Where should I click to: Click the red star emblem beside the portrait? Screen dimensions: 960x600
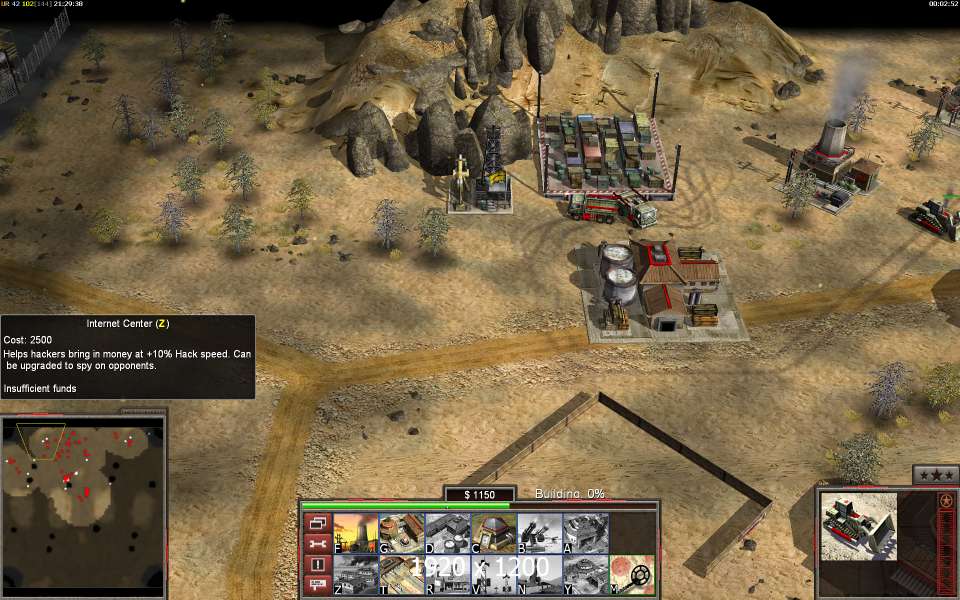(945, 499)
